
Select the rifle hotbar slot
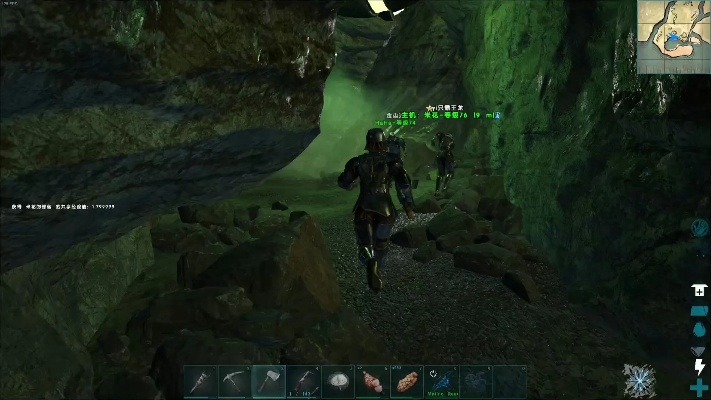(303, 381)
